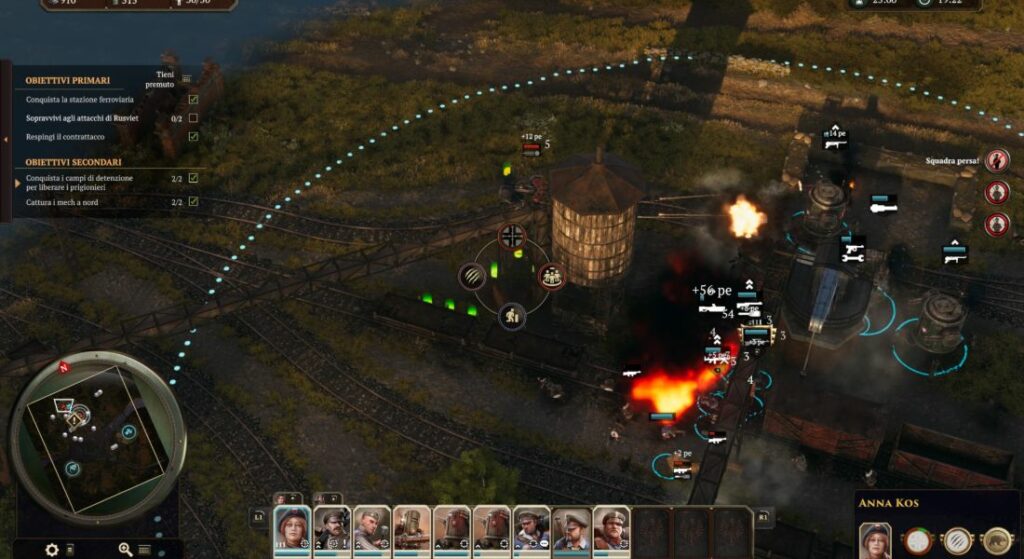
Task: Zoom the minimap with the magnifier icon
Action: [126, 549]
